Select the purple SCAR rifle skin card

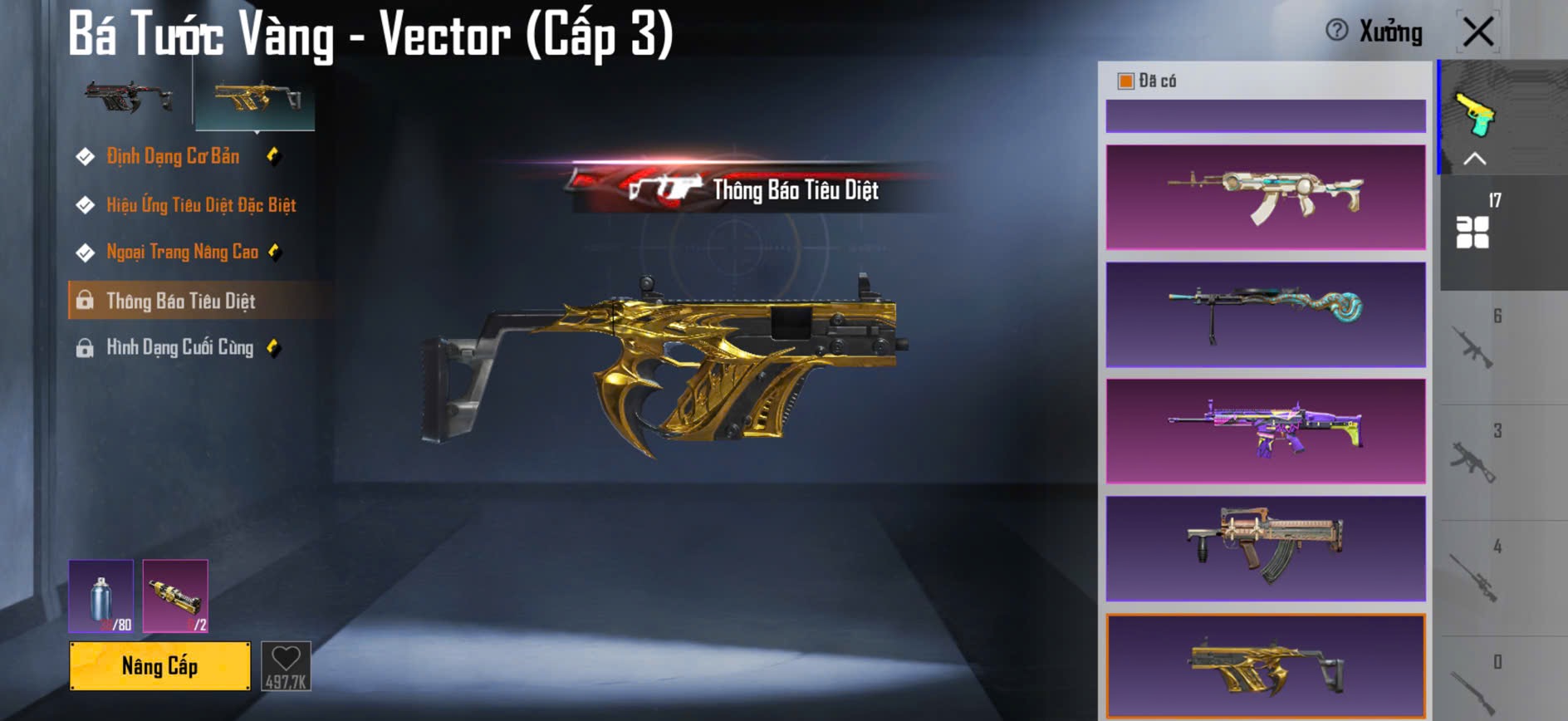click(1265, 431)
